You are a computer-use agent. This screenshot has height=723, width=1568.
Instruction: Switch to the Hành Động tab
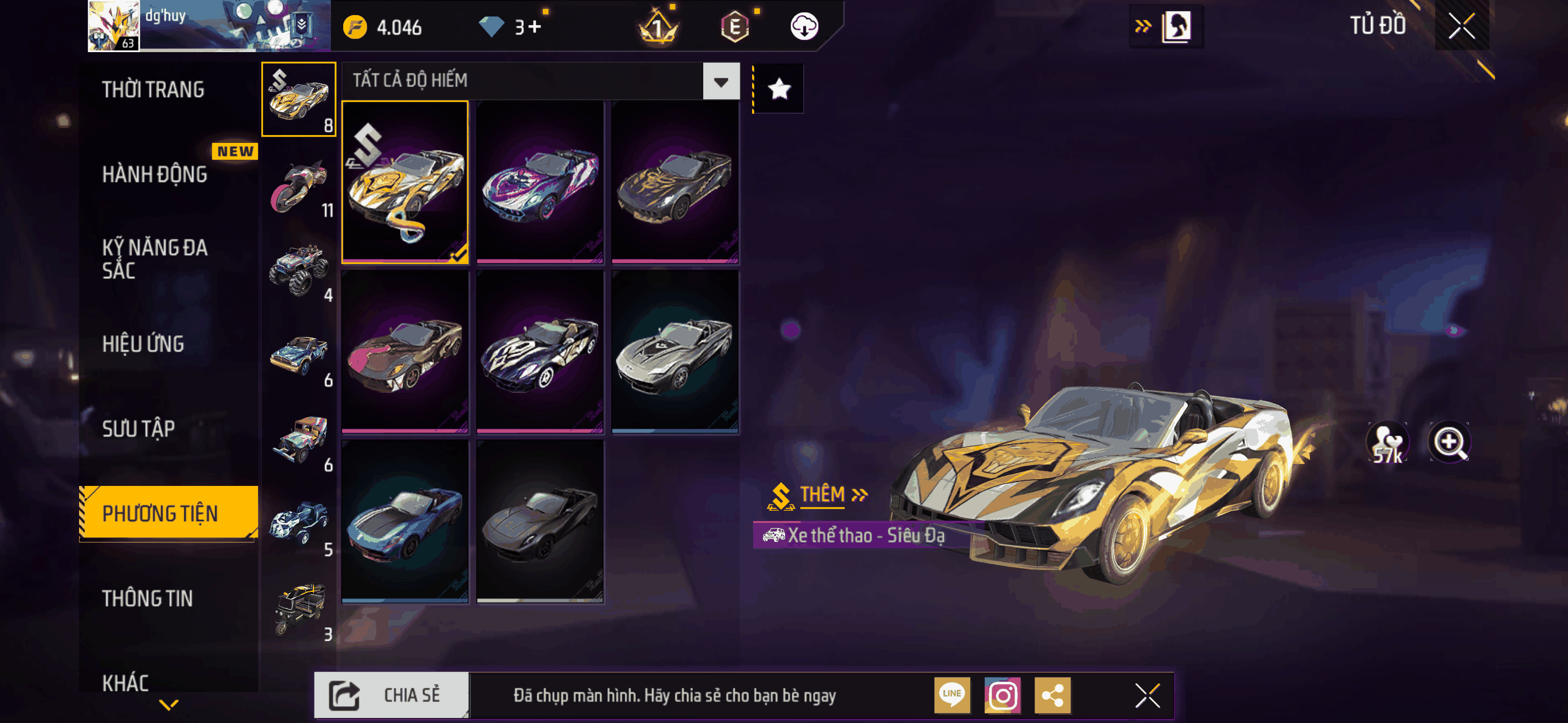point(155,175)
